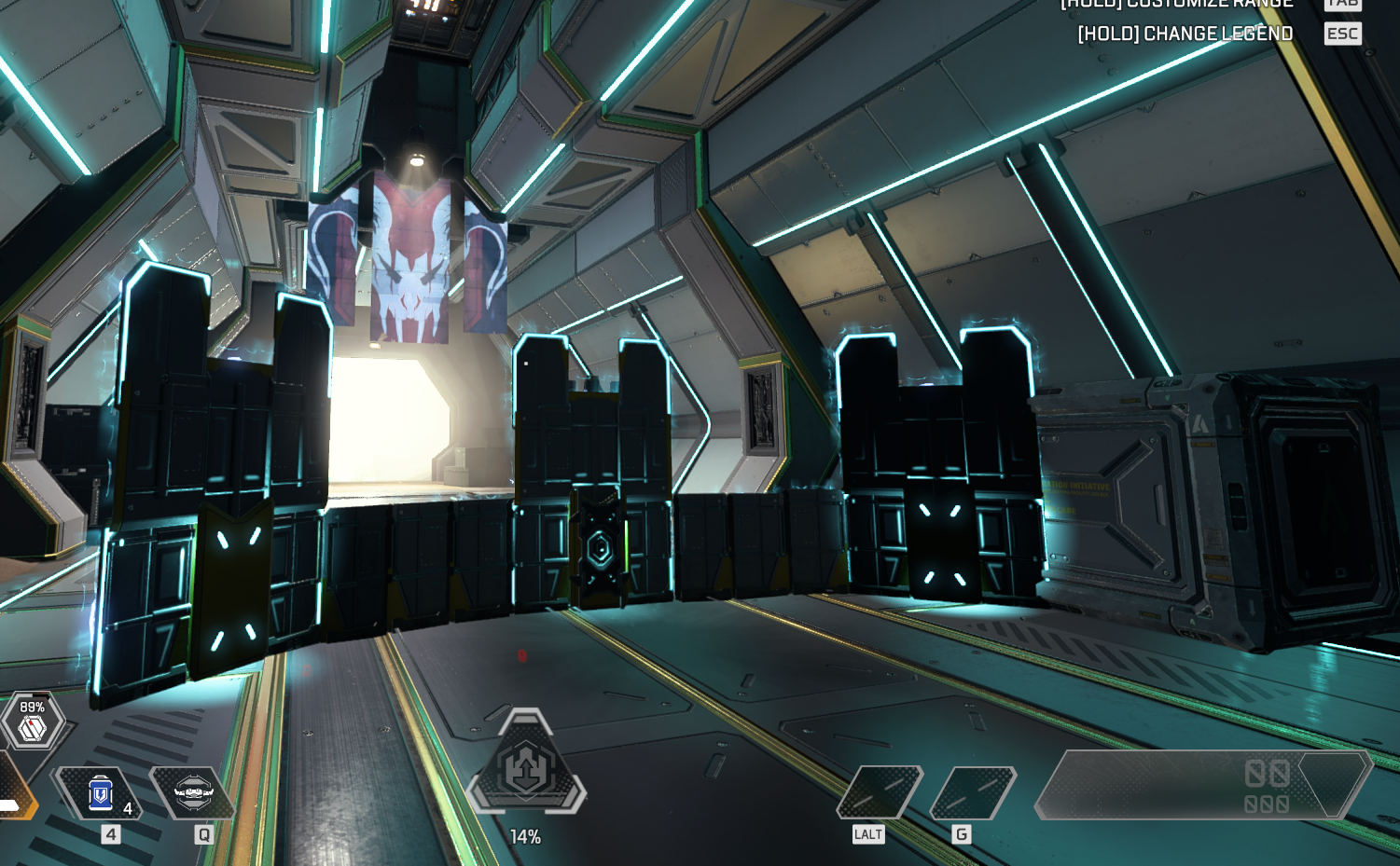The height and width of the screenshot is (866, 1400).
Task: Click the evo shield hexagon showing 89%
Action: click(33, 722)
